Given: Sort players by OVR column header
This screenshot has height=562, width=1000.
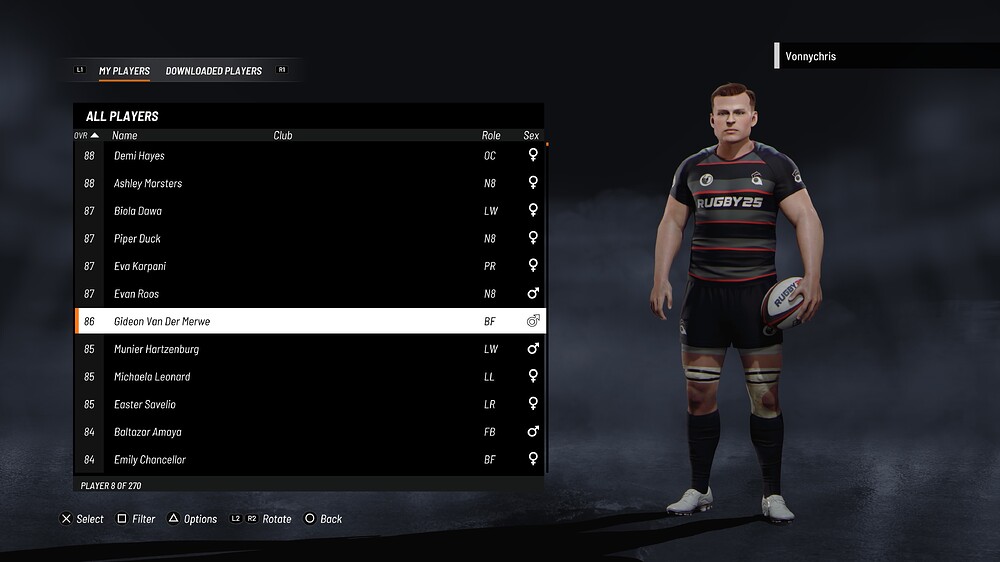Looking at the screenshot, I should (86, 135).
